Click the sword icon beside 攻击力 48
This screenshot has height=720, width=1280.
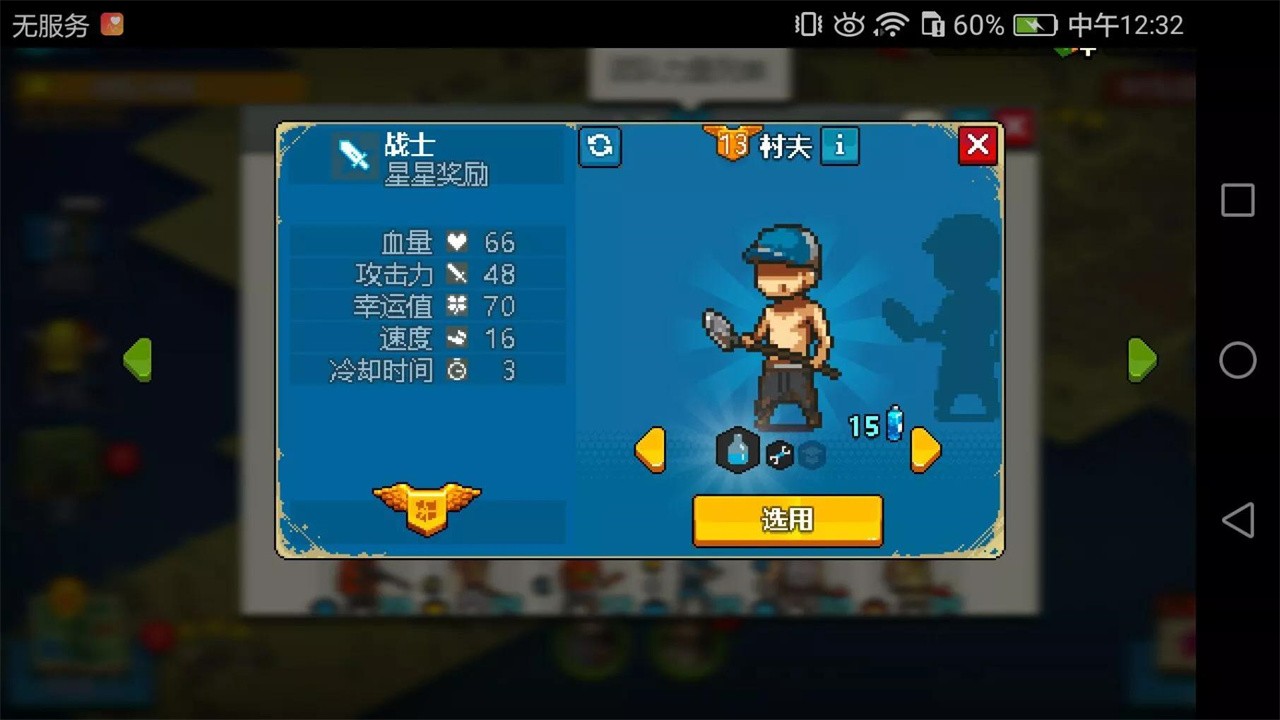(x=459, y=273)
